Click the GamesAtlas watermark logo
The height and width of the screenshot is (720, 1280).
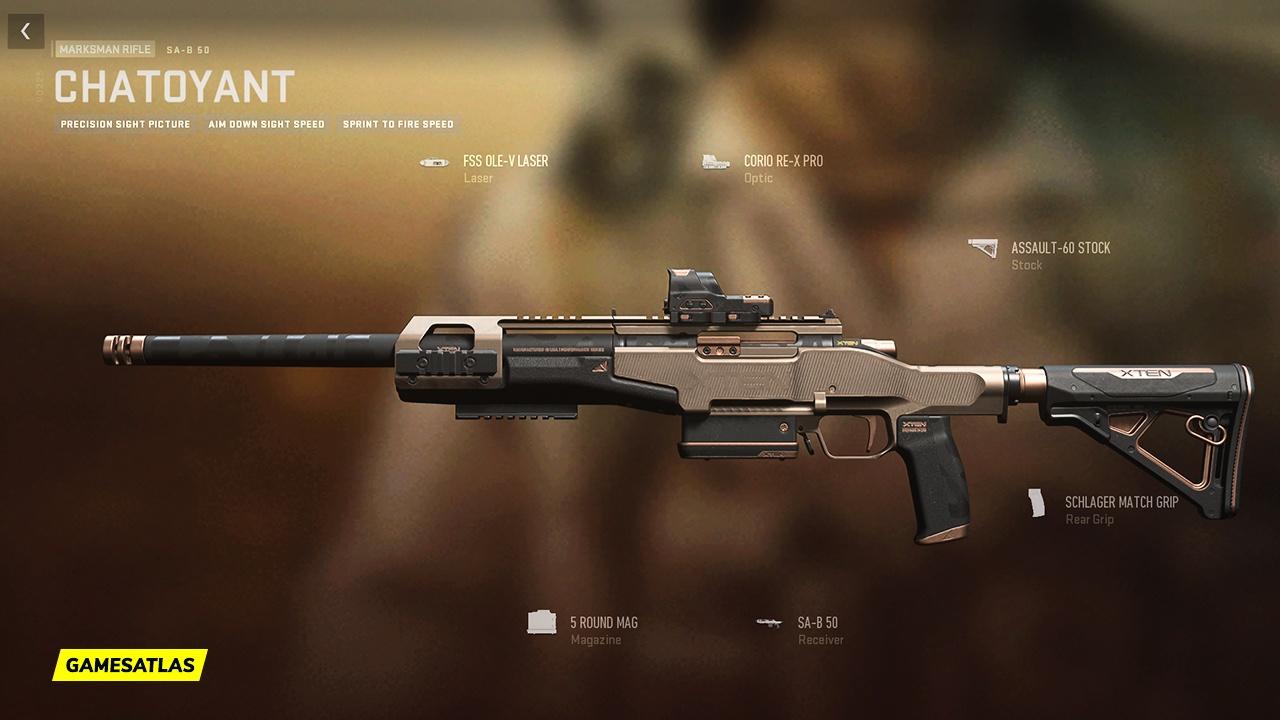[x=130, y=664]
